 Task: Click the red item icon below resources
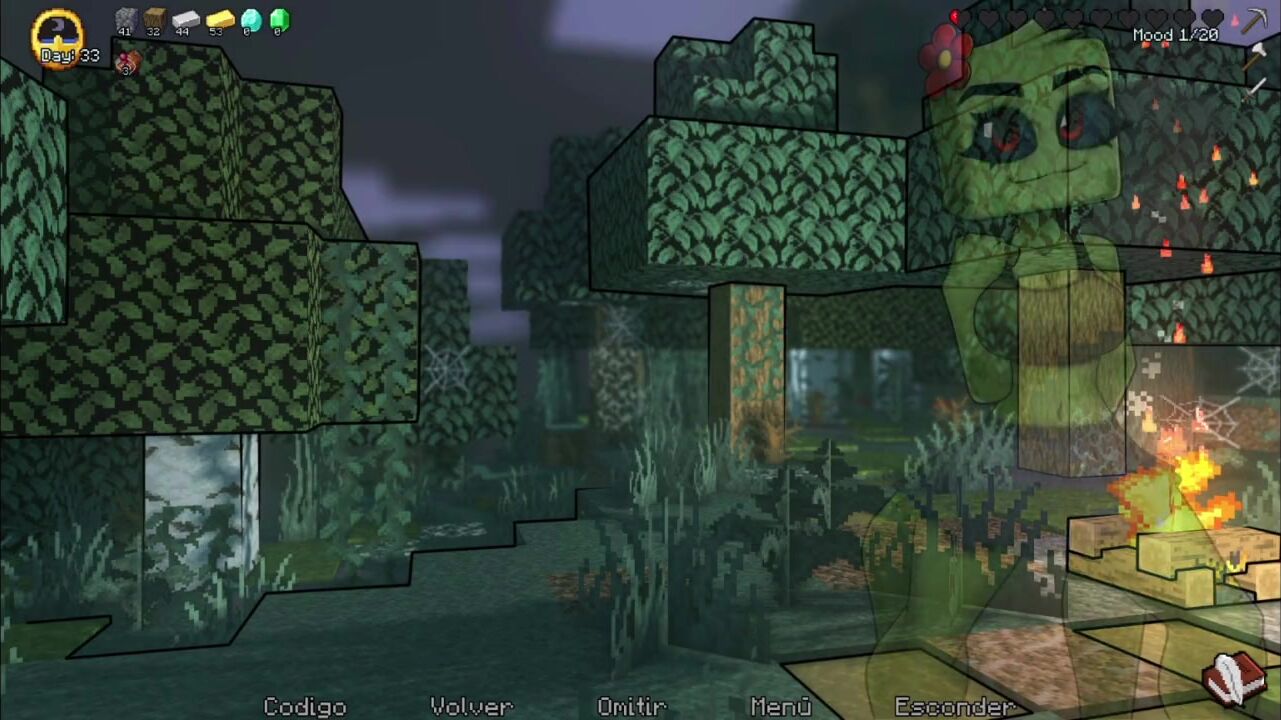tap(127, 63)
